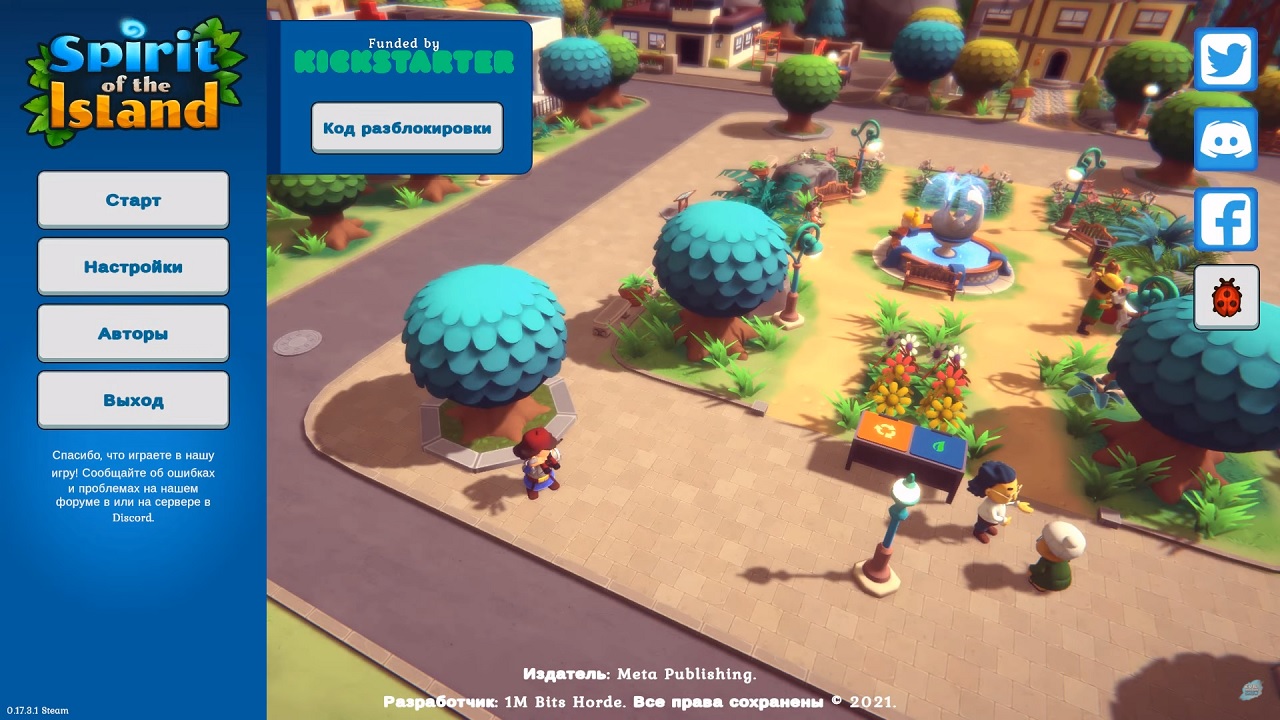Open the Twitter bird icon link
Screen dimensions: 1280x720
pyautogui.click(x=1226, y=60)
